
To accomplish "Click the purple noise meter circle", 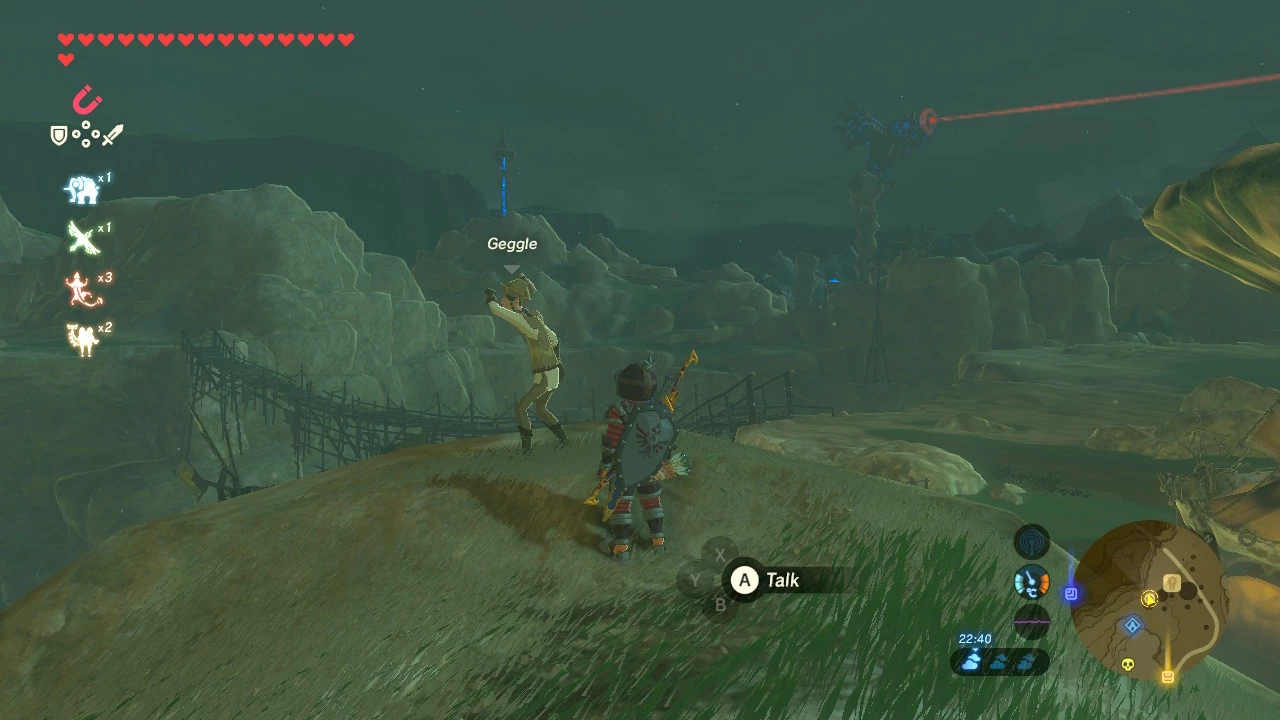I will (1032, 621).
